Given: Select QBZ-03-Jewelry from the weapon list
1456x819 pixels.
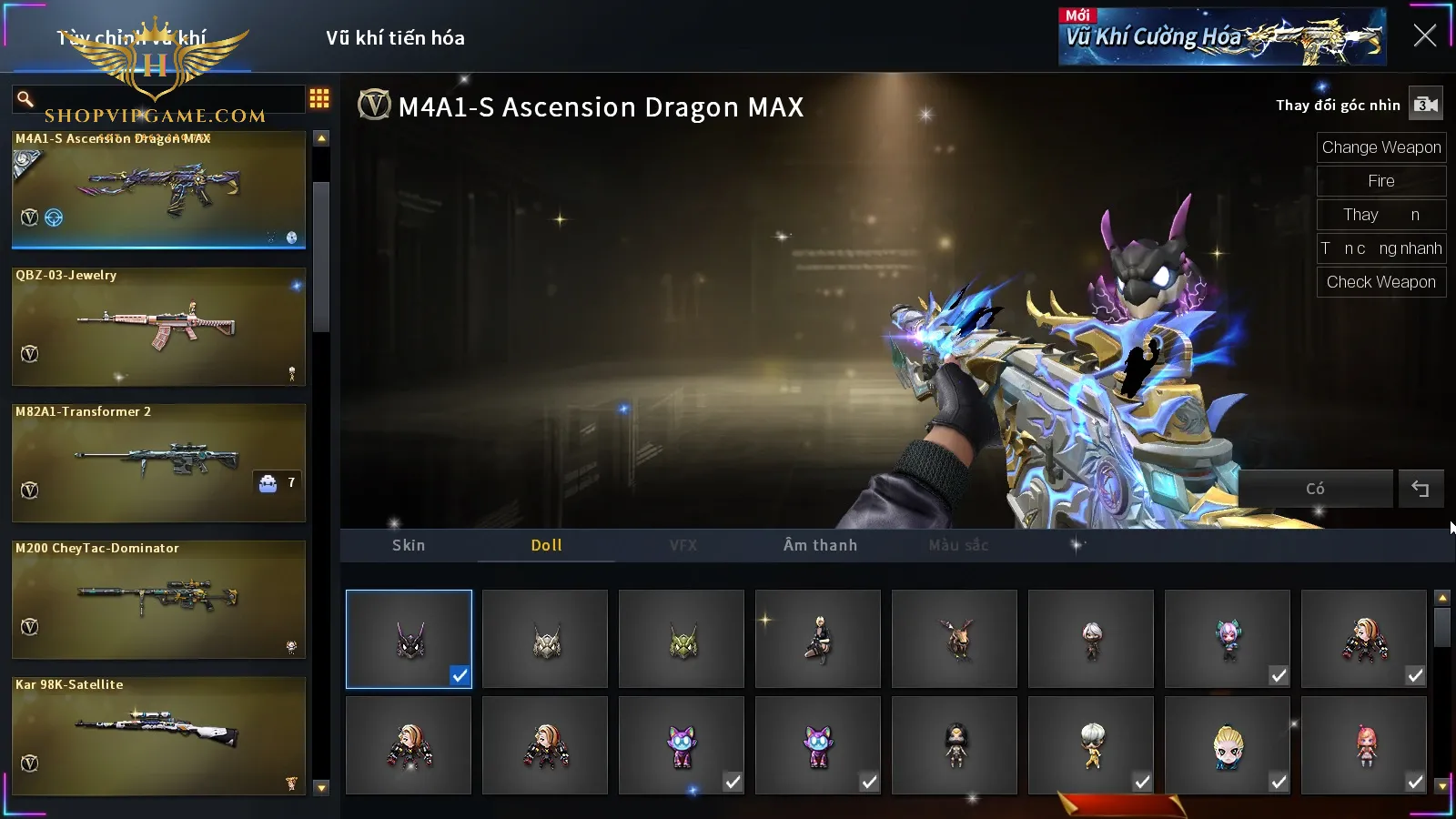Looking at the screenshot, I should pos(158,326).
